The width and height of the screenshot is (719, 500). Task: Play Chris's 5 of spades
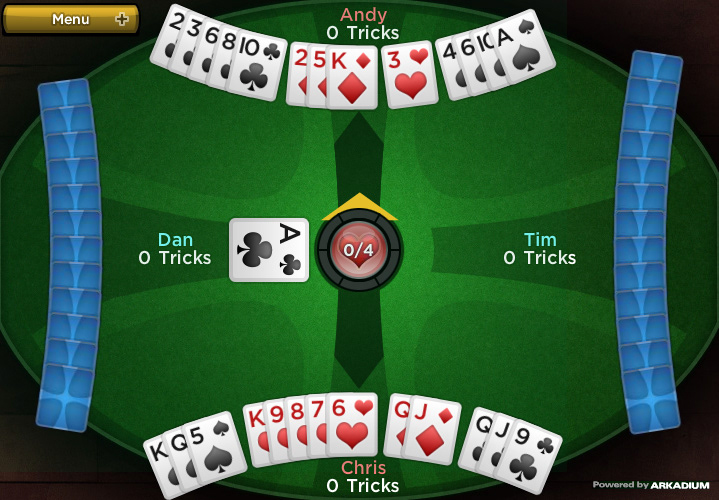[x=215, y=448]
